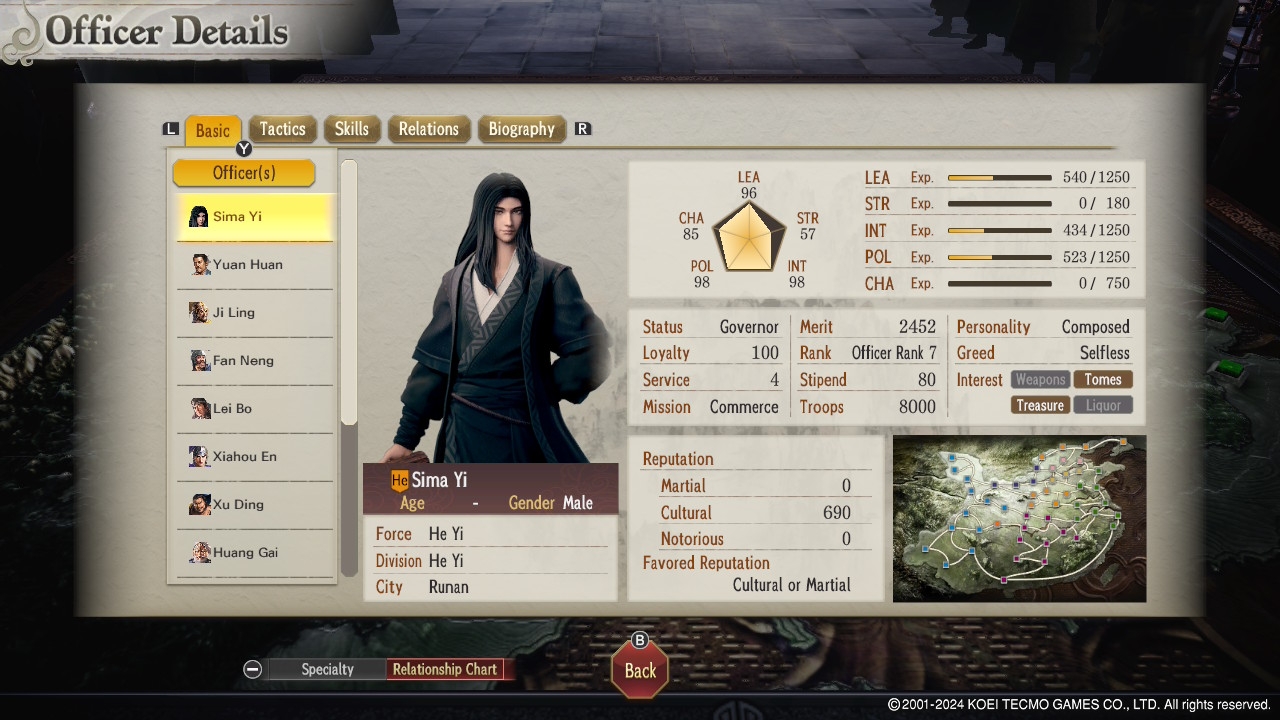
Task: Select Xu Ding in the officer list
Action: pos(255,505)
